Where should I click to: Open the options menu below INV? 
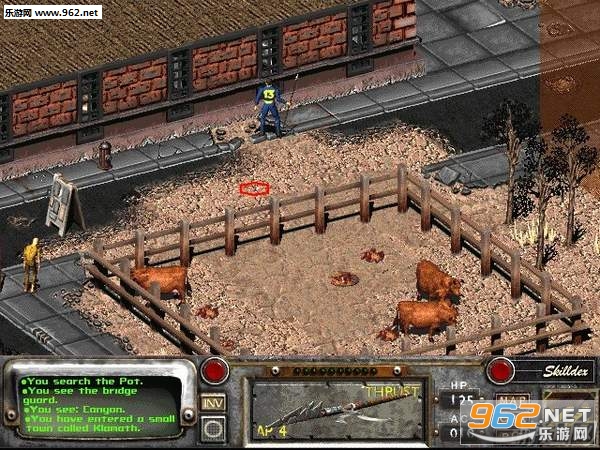pos(213,427)
